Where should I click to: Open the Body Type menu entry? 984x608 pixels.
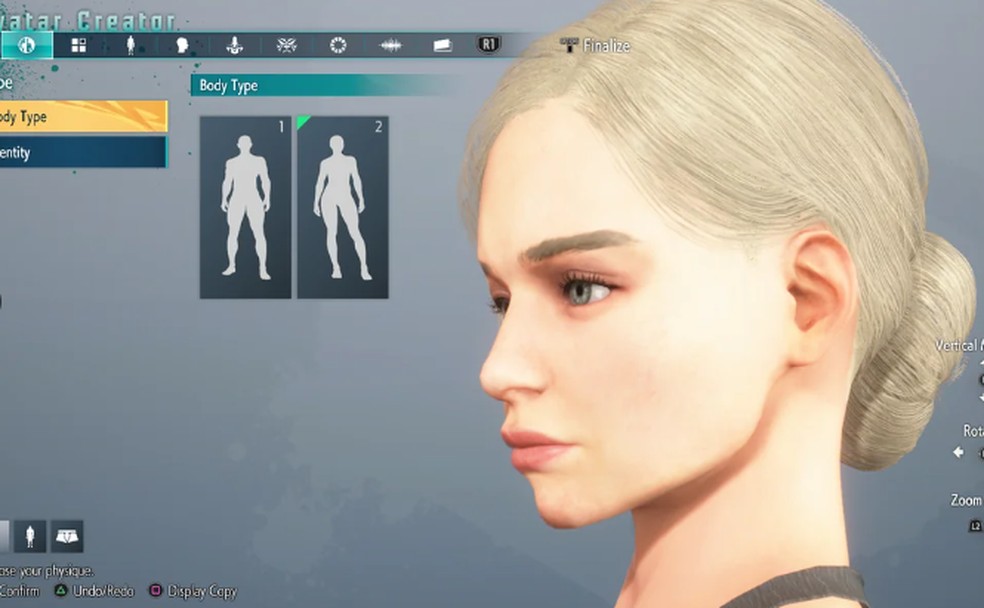tap(80, 117)
